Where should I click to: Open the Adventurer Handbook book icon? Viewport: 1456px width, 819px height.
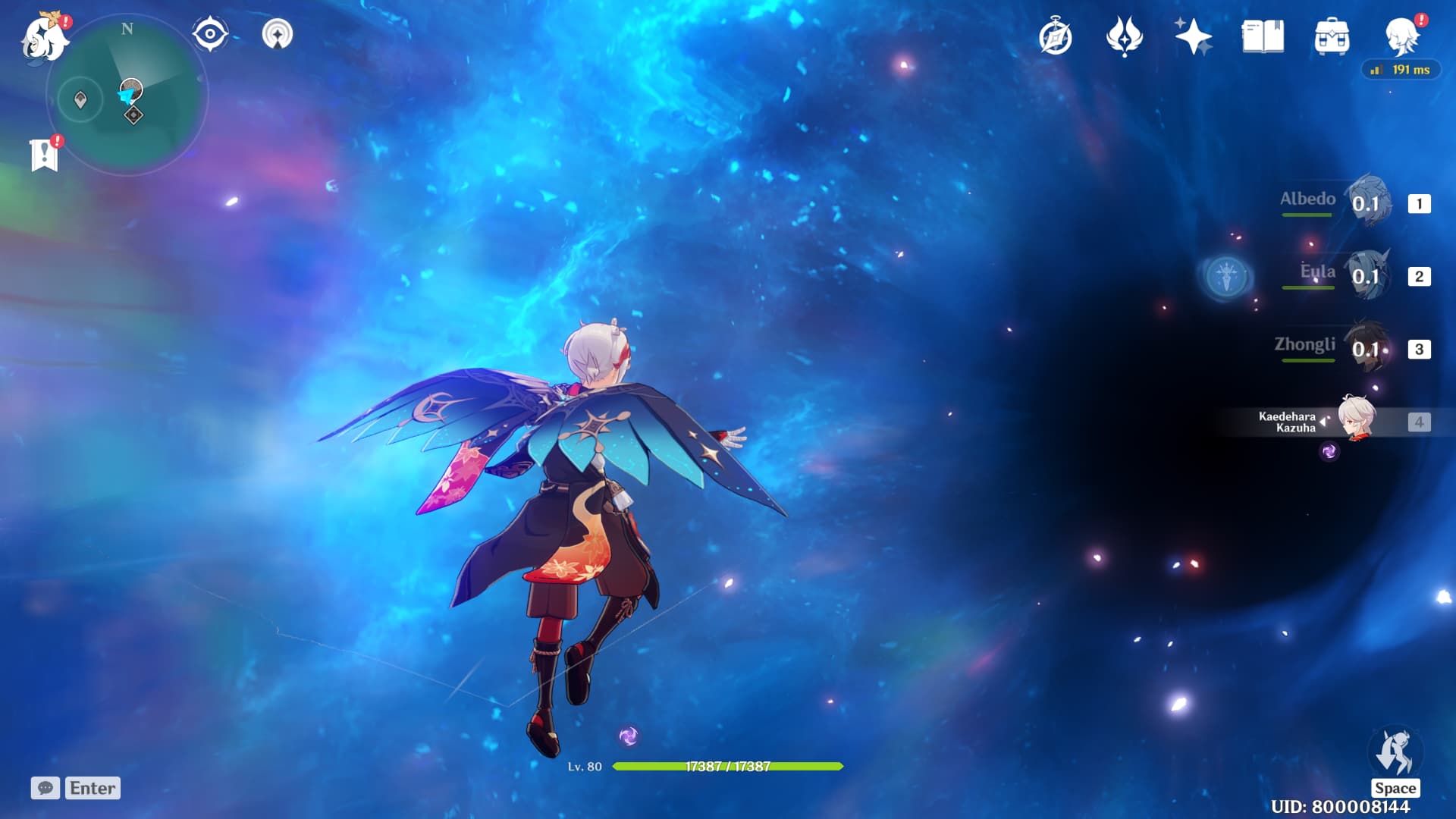click(x=1263, y=37)
